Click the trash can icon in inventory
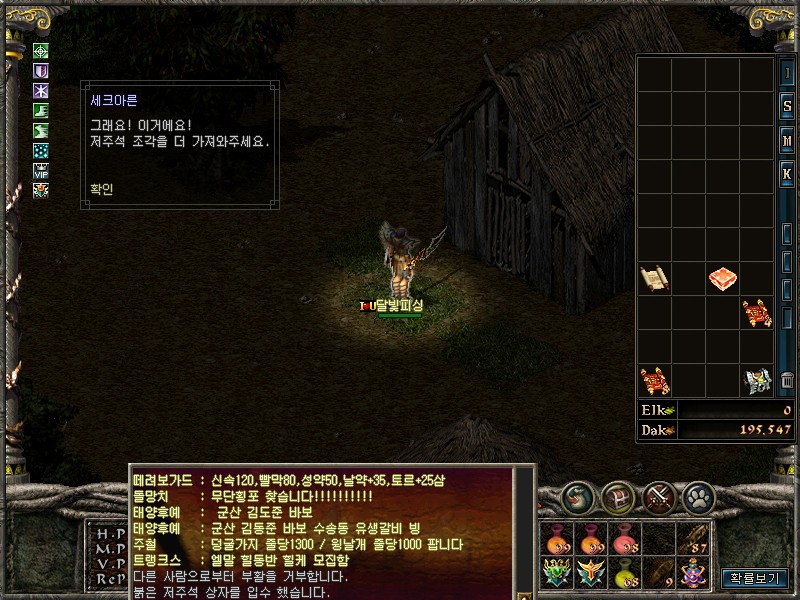This screenshot has width=800, height=600. pyautogui.click(x=788, y=380)
